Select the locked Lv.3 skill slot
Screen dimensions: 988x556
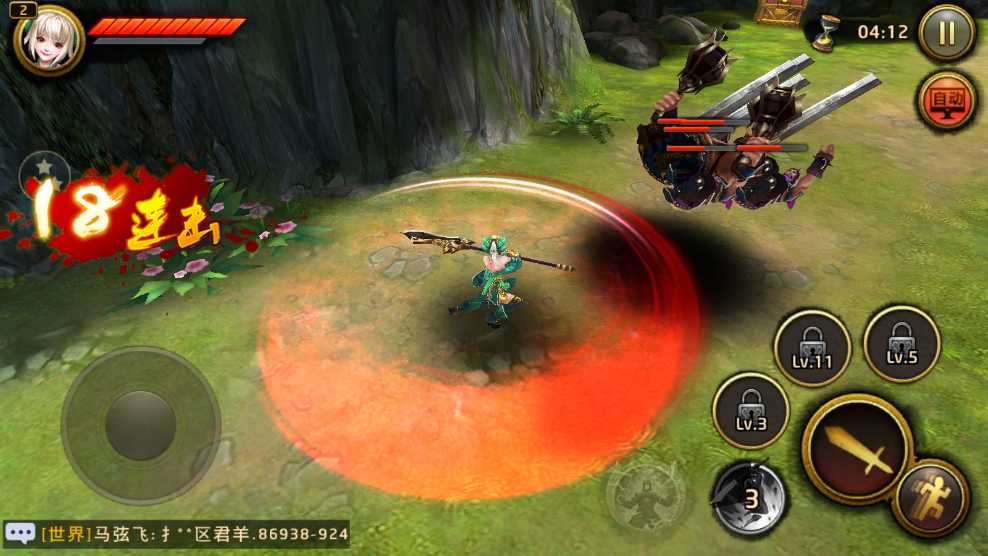pyautogui.click(x=750, y=411)
